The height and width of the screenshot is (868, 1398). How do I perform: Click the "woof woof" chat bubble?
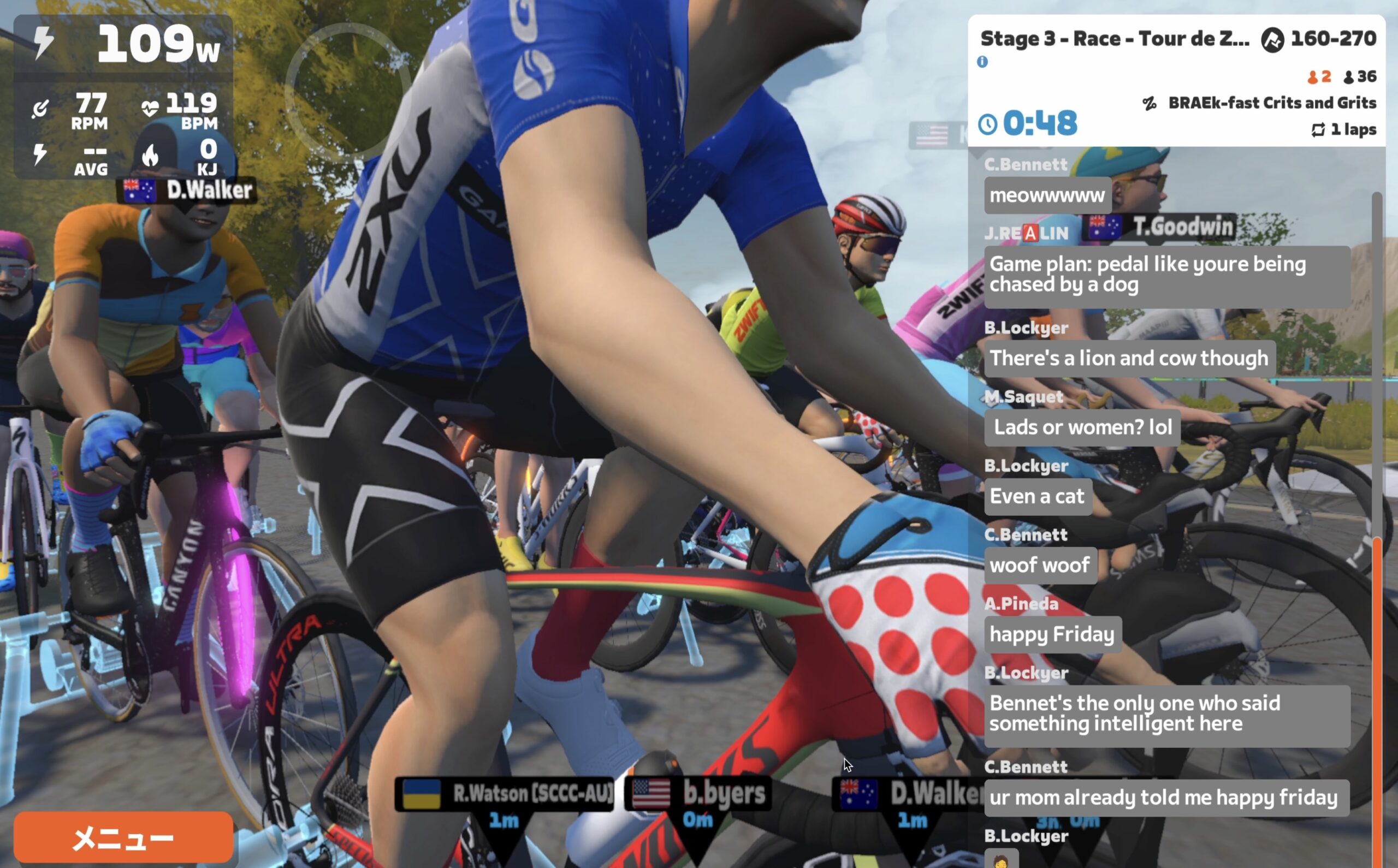coord(1040,566)
